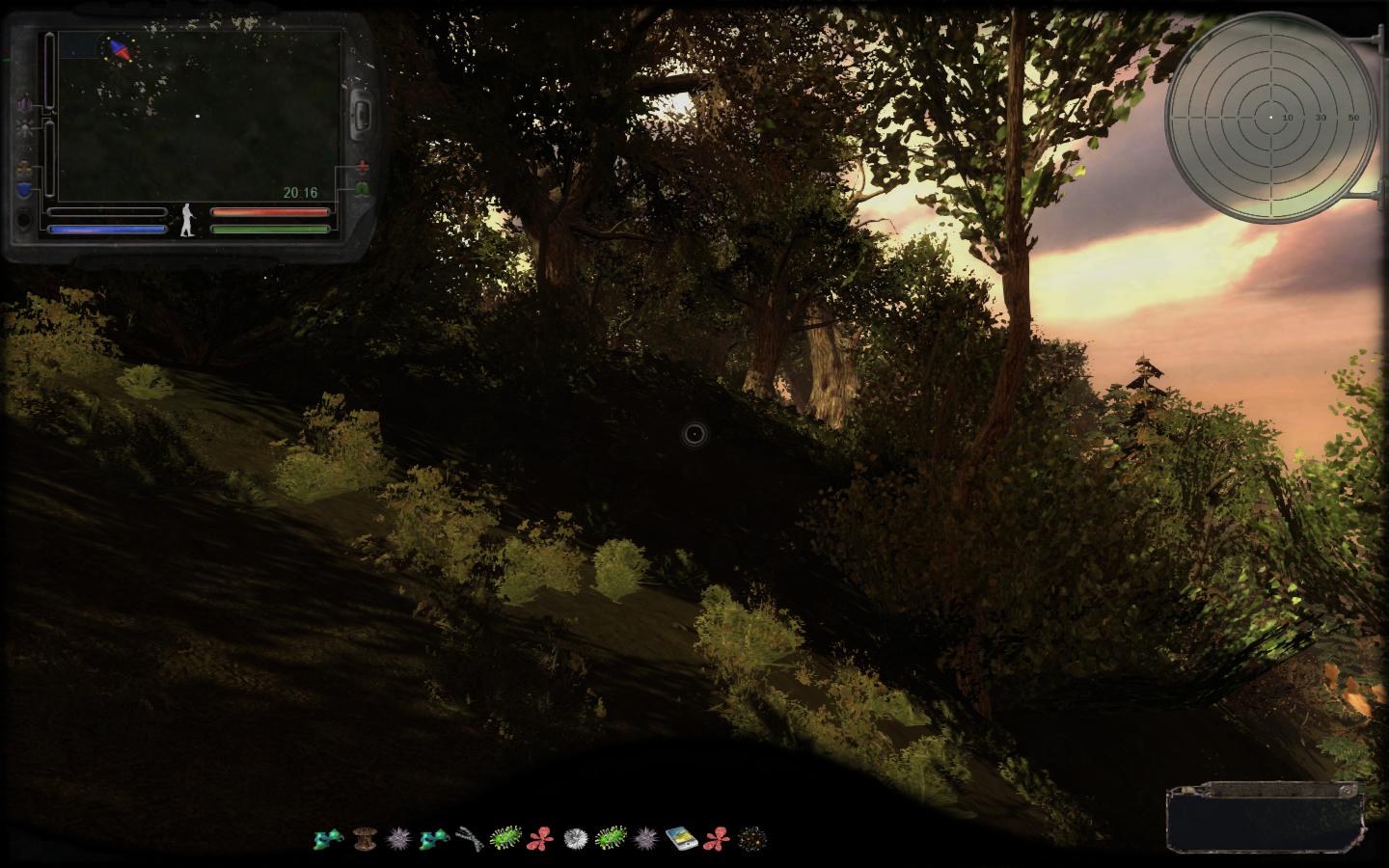
Task: Select the brown spool artifact in the hotbar
Action: pyautogui.click(x=365, y=838)
